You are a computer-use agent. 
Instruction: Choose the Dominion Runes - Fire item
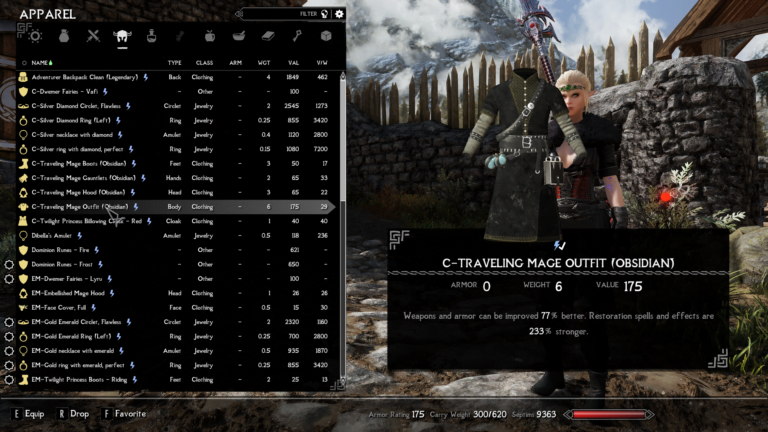(x=66, y=250)
